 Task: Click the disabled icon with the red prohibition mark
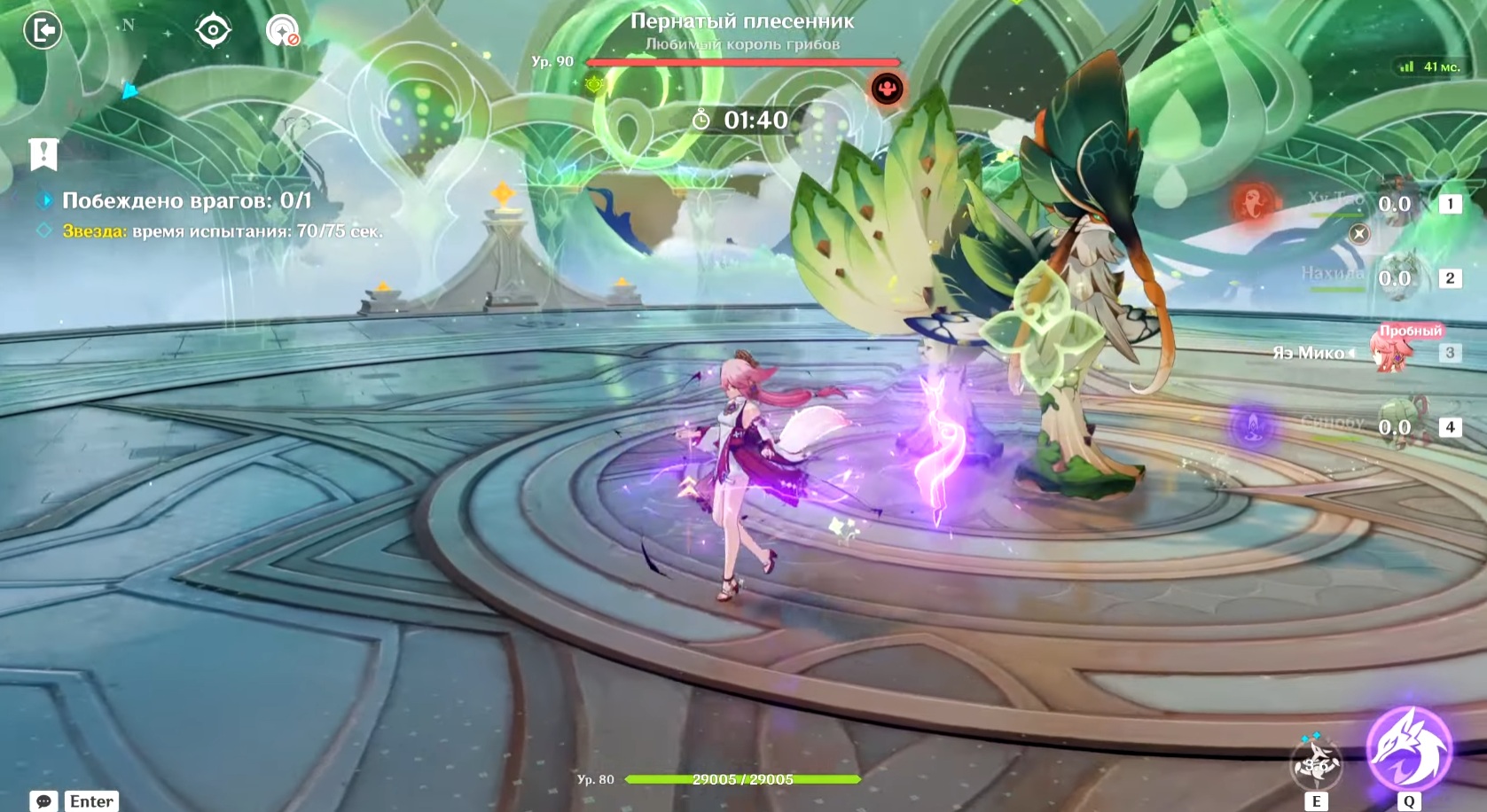283,31
